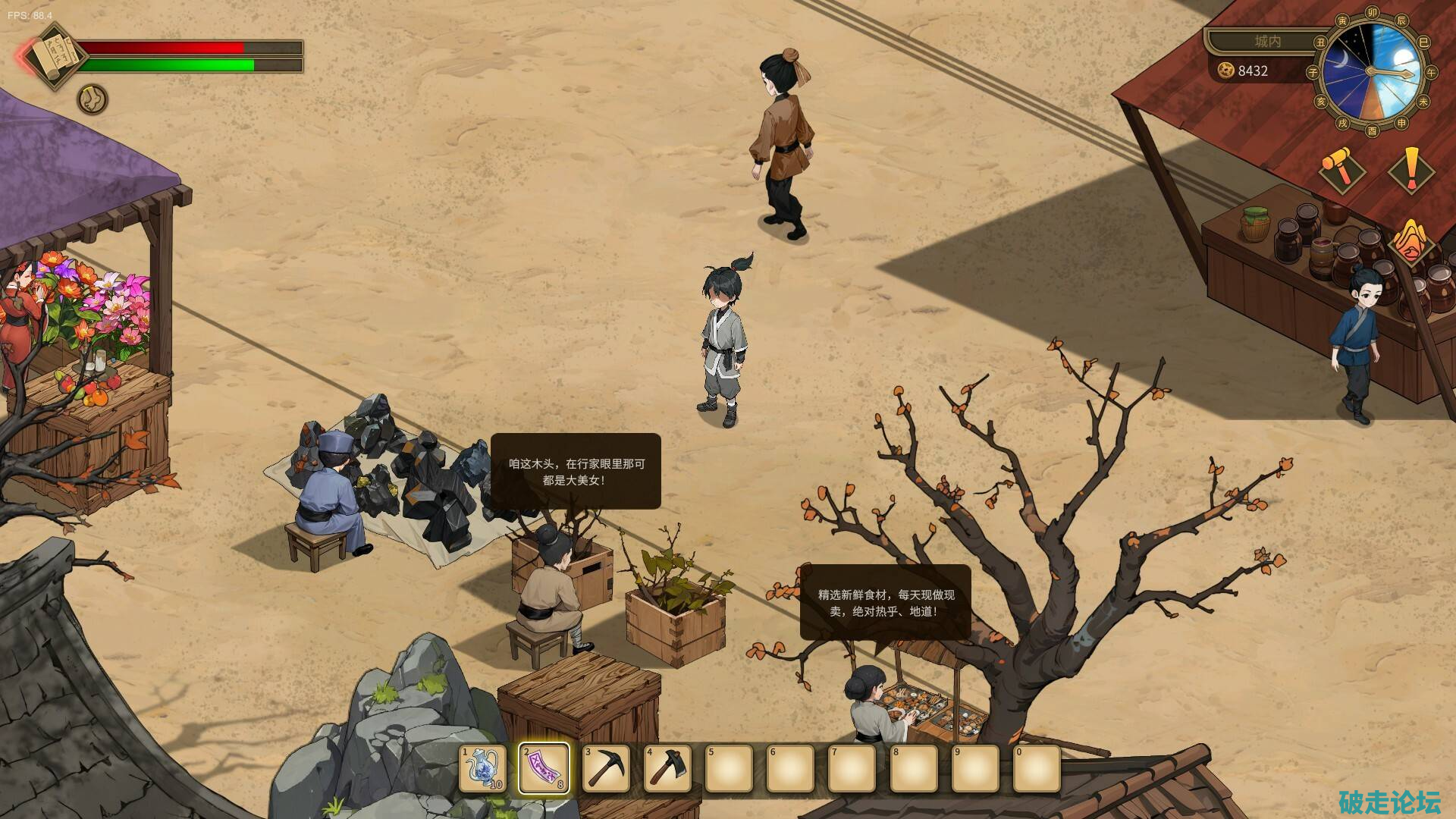The width and height of the screenshot is (1456, 819).
Task: Select the blue porcelain teapot slot
Action: 483,768
